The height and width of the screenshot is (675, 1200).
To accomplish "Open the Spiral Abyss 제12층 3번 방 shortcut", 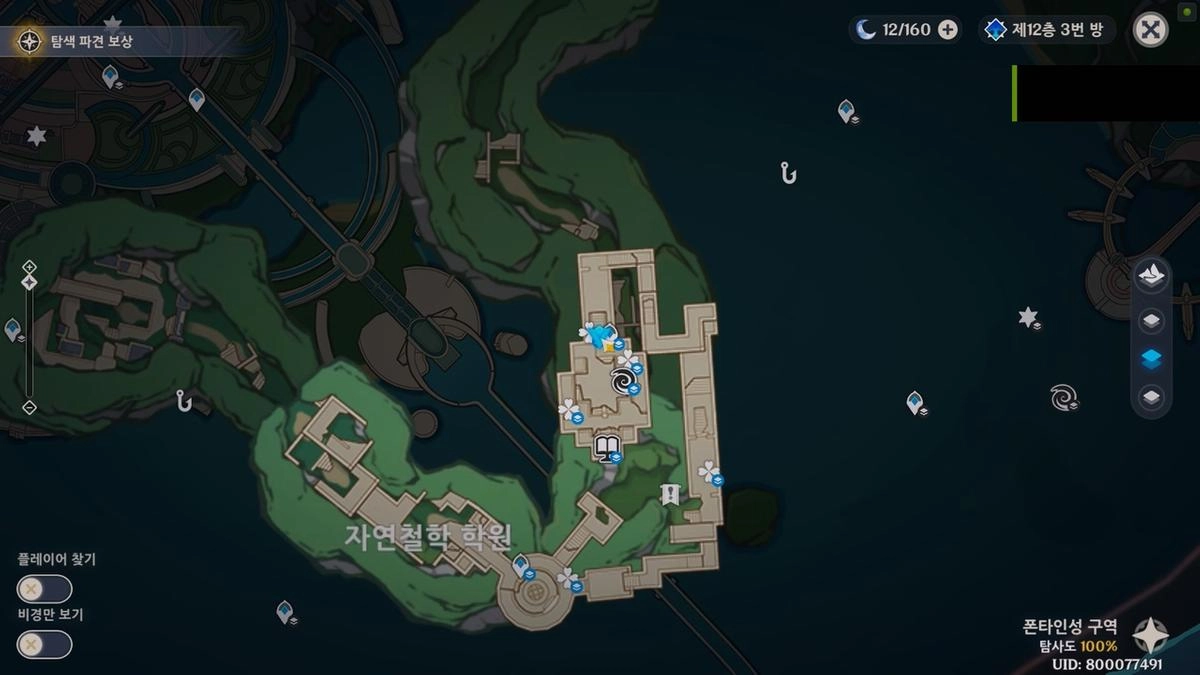I will coord(1044,30).
